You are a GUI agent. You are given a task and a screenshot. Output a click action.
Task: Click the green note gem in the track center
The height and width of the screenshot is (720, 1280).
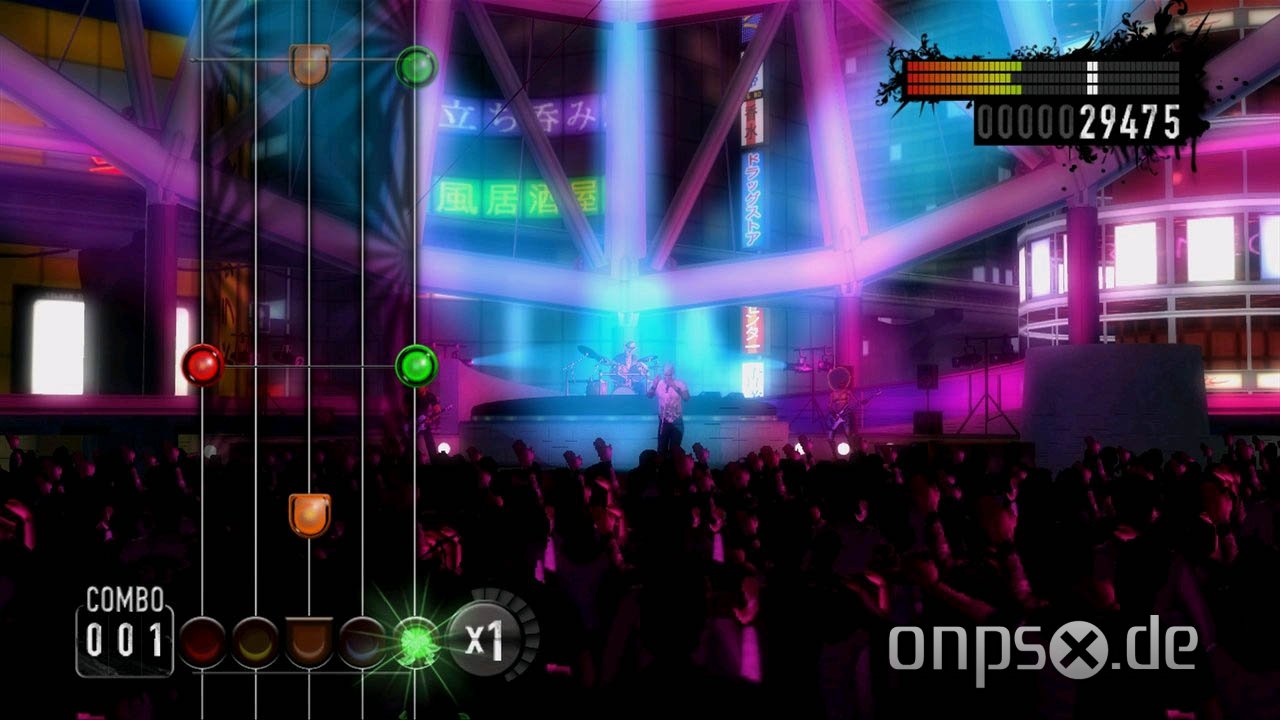point(415,364)
